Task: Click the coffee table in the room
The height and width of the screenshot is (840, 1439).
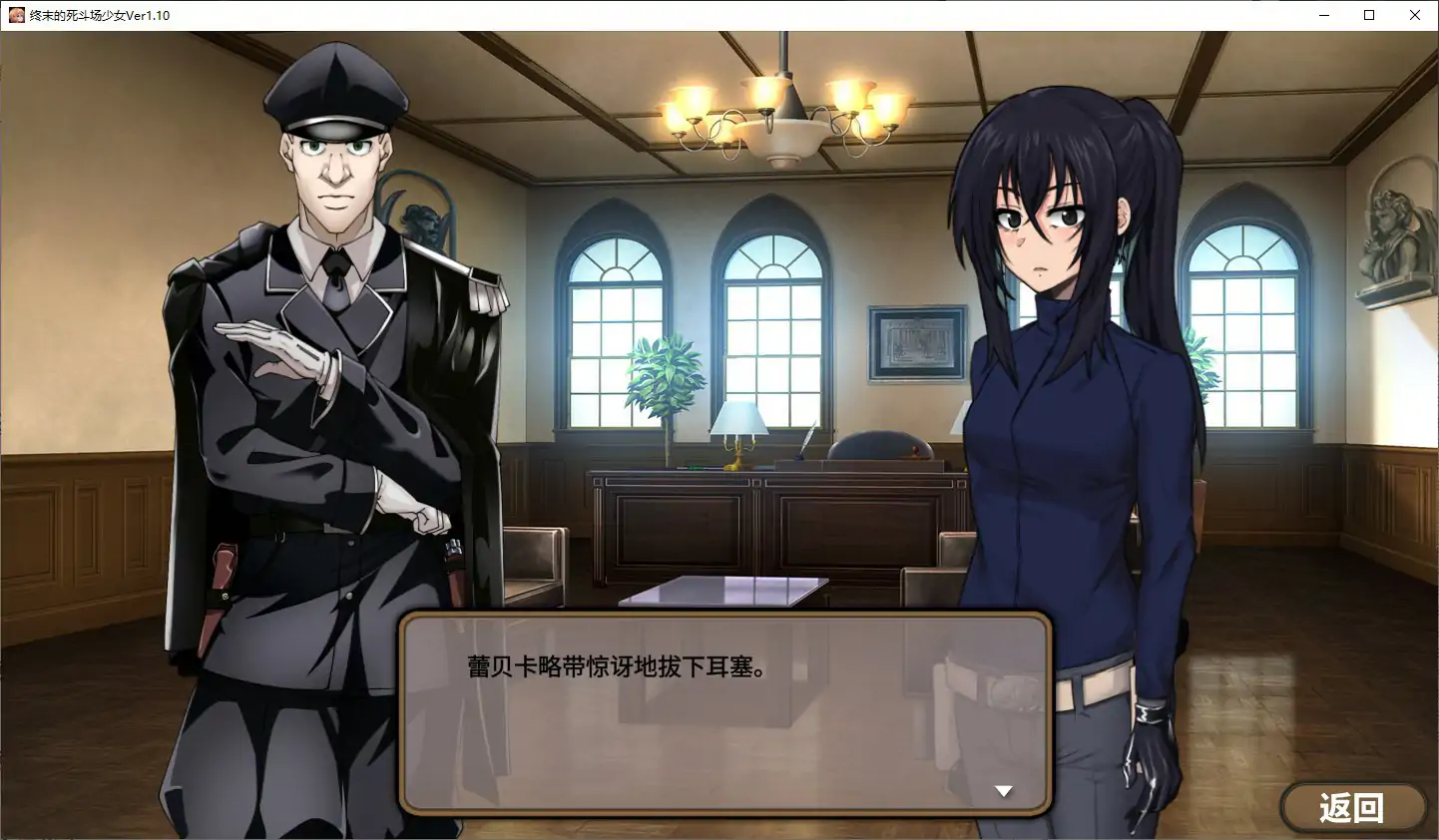Action: 723,589
